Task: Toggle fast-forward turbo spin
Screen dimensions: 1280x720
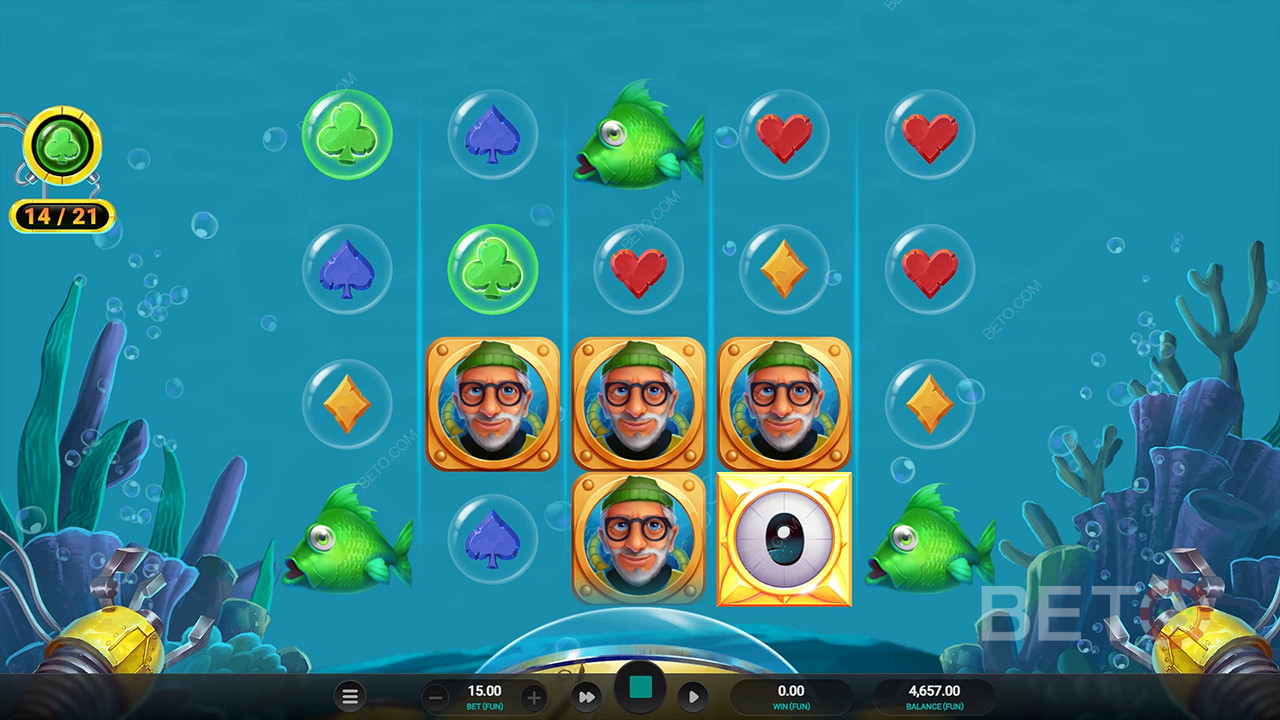Action: click(587, 697)
